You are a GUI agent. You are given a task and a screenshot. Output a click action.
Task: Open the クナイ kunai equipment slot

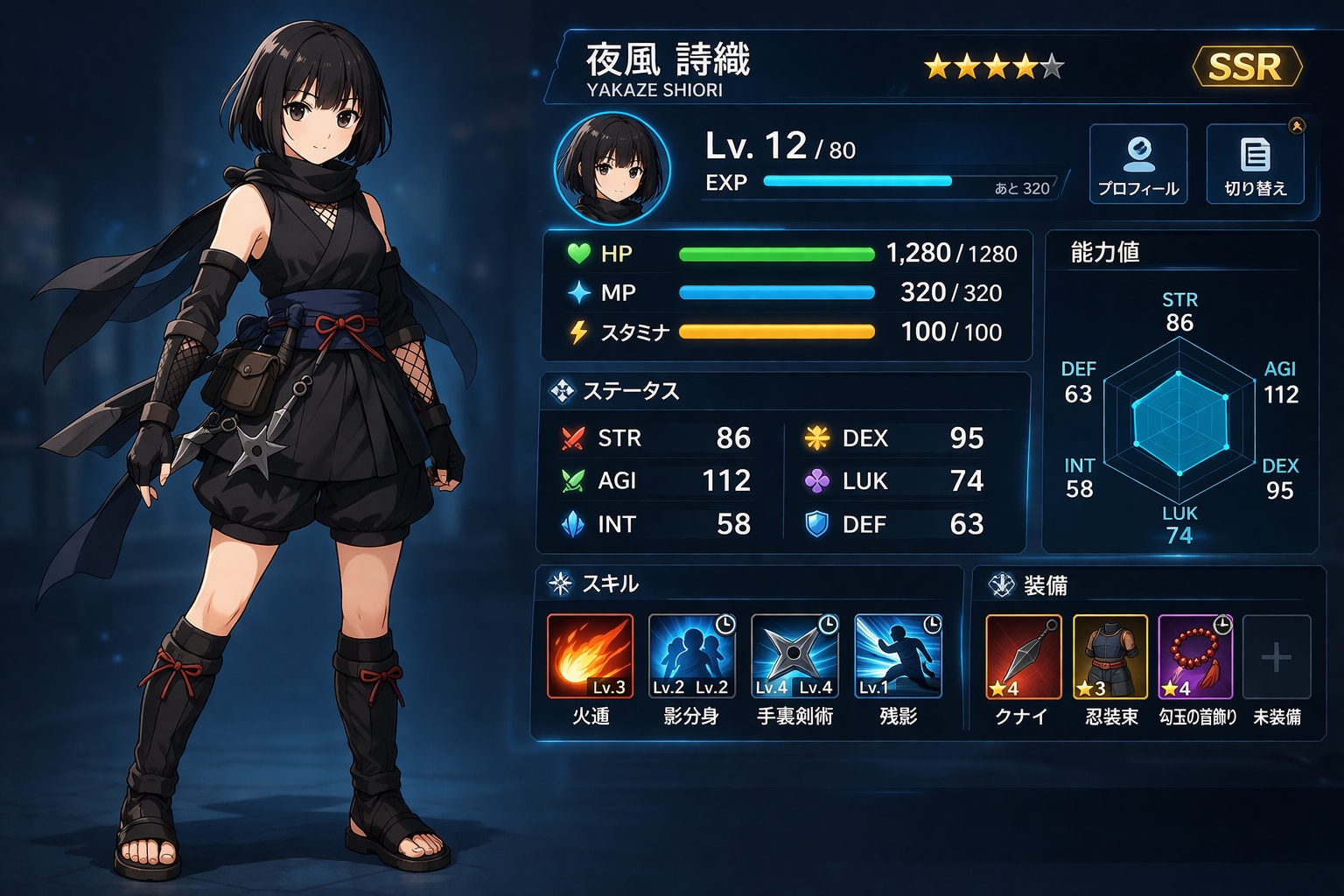[1023, 656]
